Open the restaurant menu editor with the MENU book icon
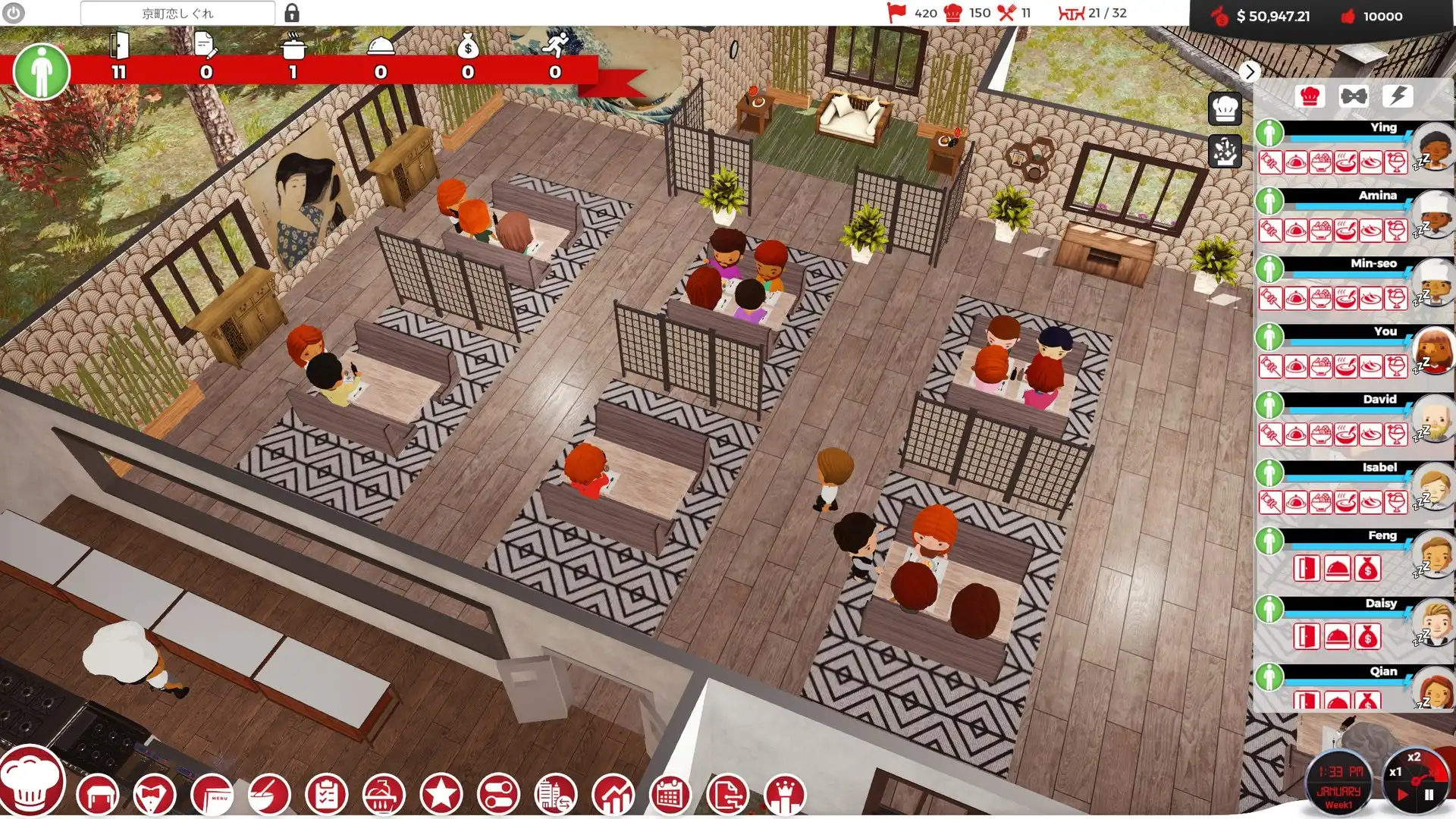This screenshot has height=819, width=1456. (x=214, y=795)
